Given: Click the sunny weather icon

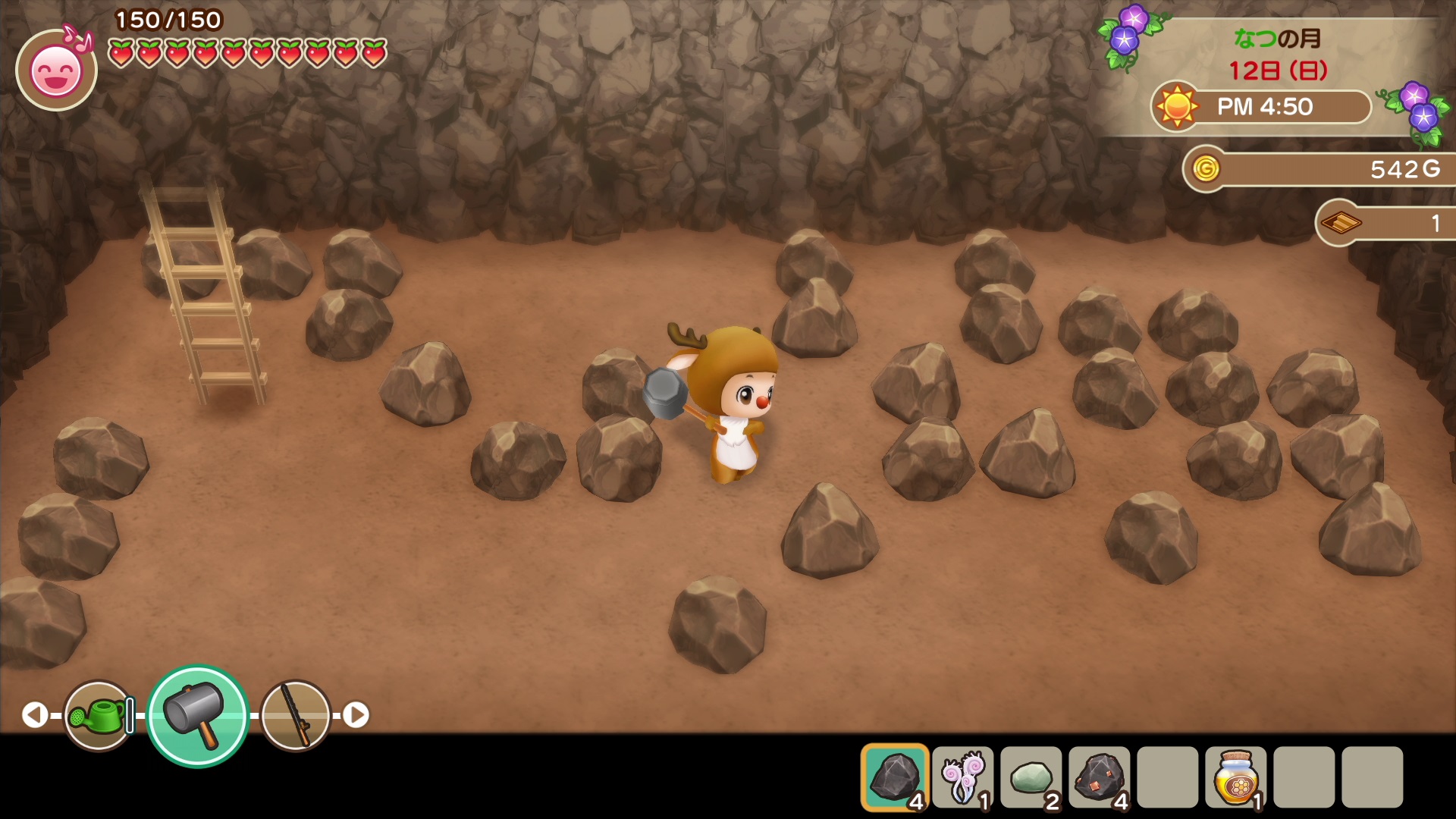Looking at the screenshot, I should point(1177,106).
